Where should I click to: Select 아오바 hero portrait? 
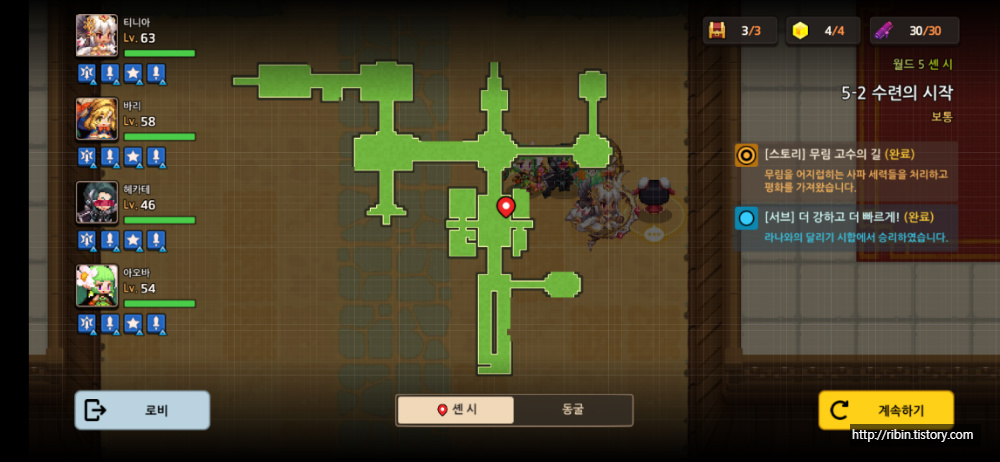point(97,286)
